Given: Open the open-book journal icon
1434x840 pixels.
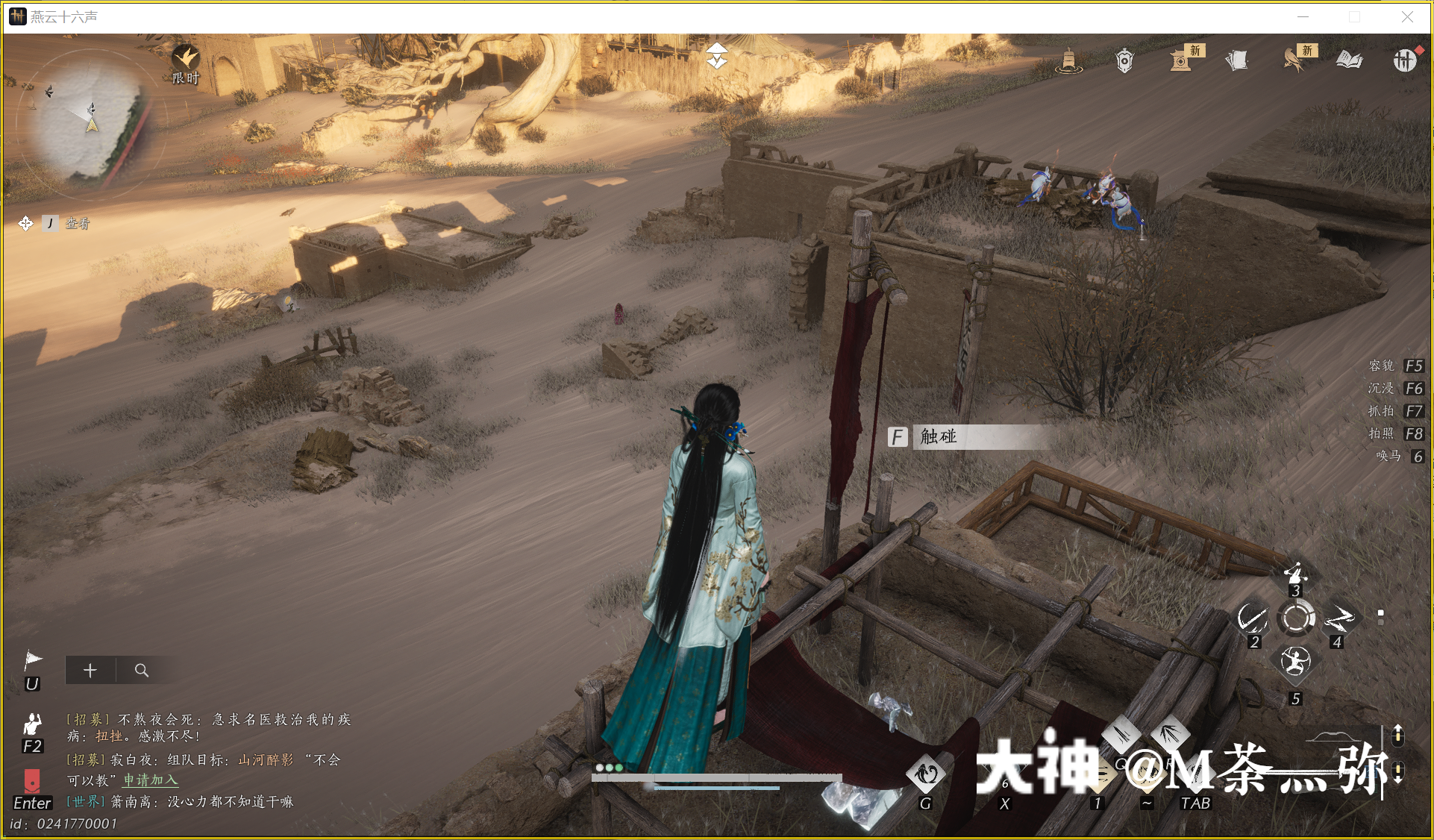Looking at the screenshot, I should tap(1349, 60).
